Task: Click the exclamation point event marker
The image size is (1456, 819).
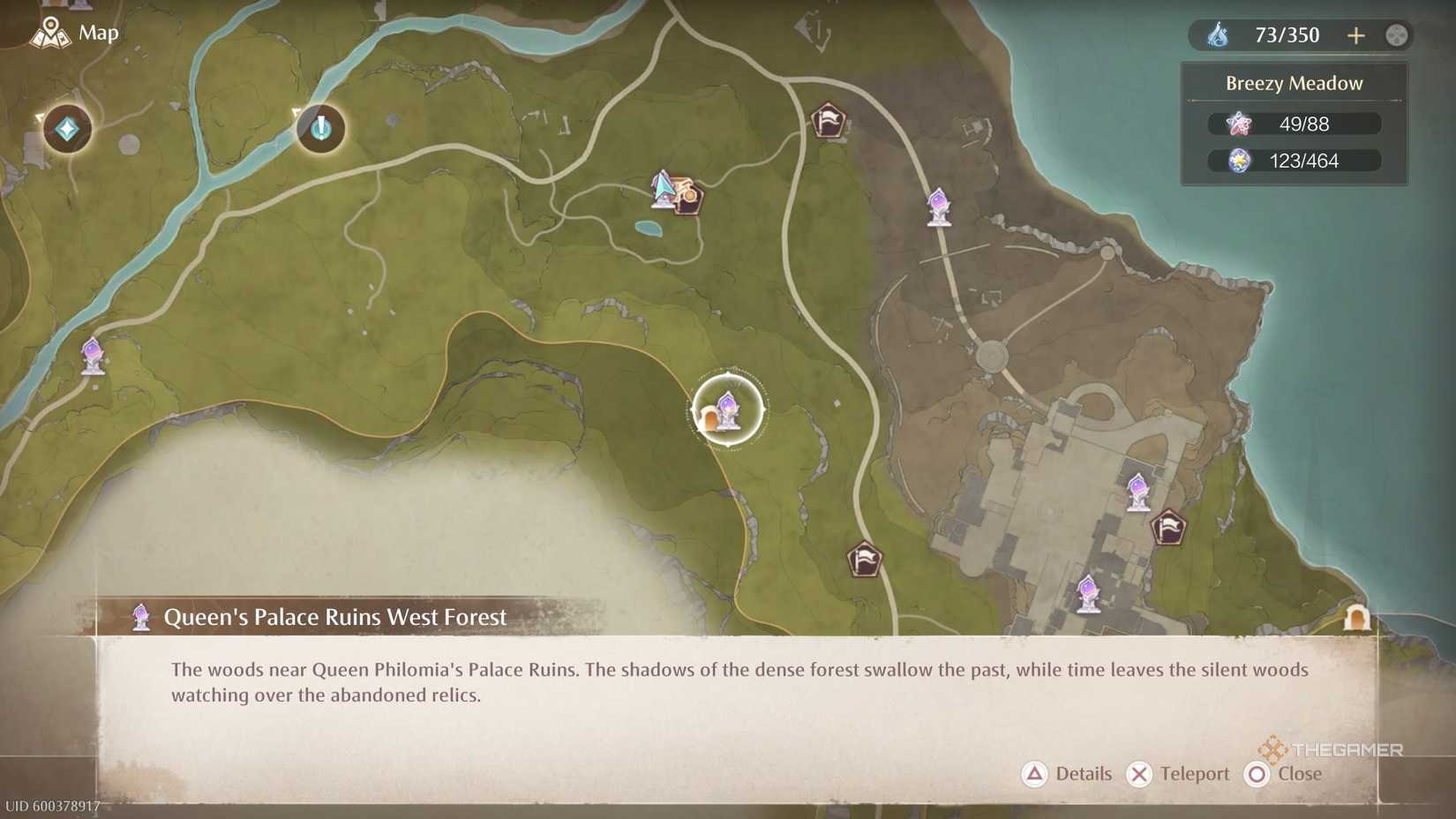Action: point(320,128)
